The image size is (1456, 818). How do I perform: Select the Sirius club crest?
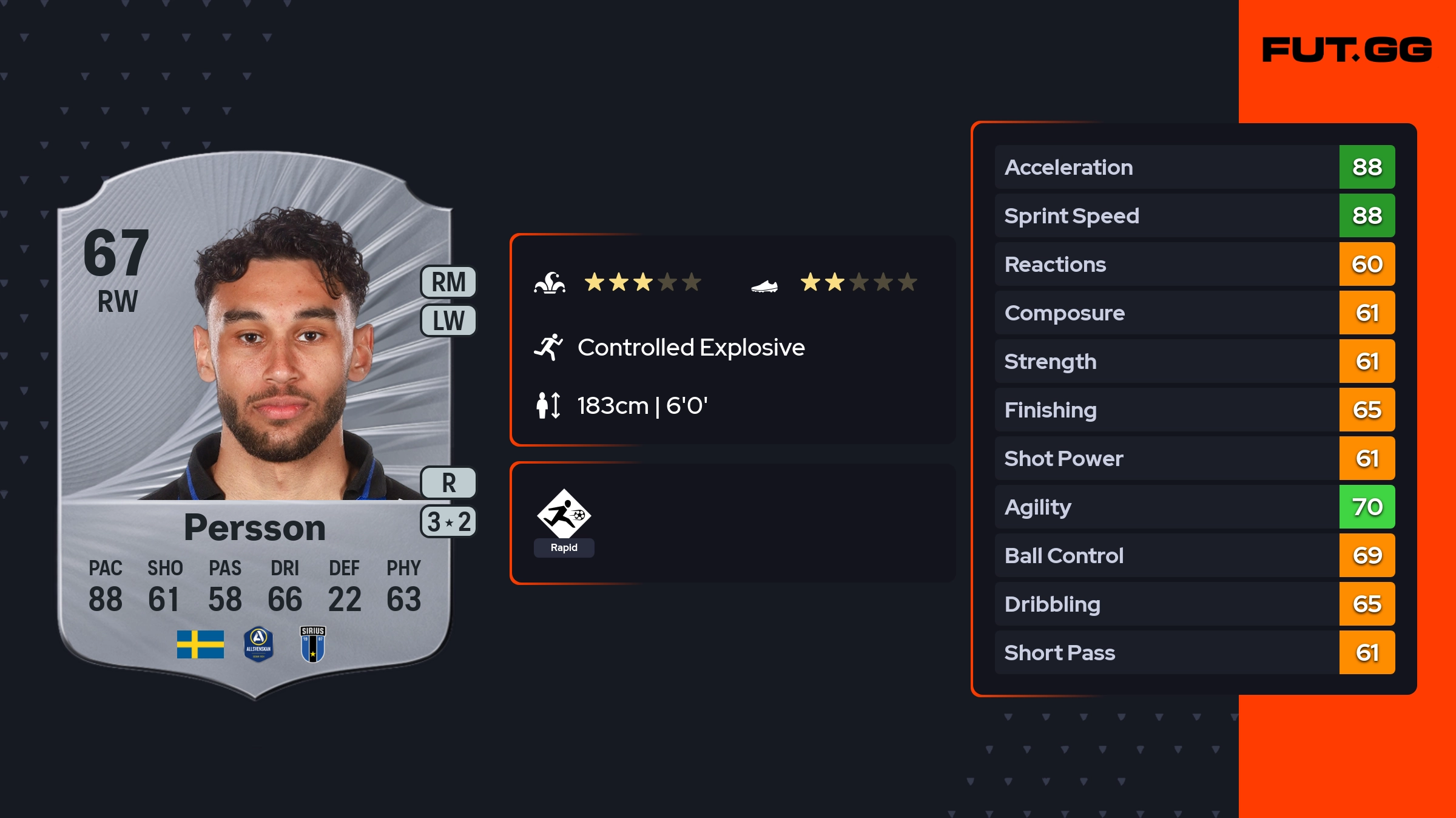(x=313, y=644)
